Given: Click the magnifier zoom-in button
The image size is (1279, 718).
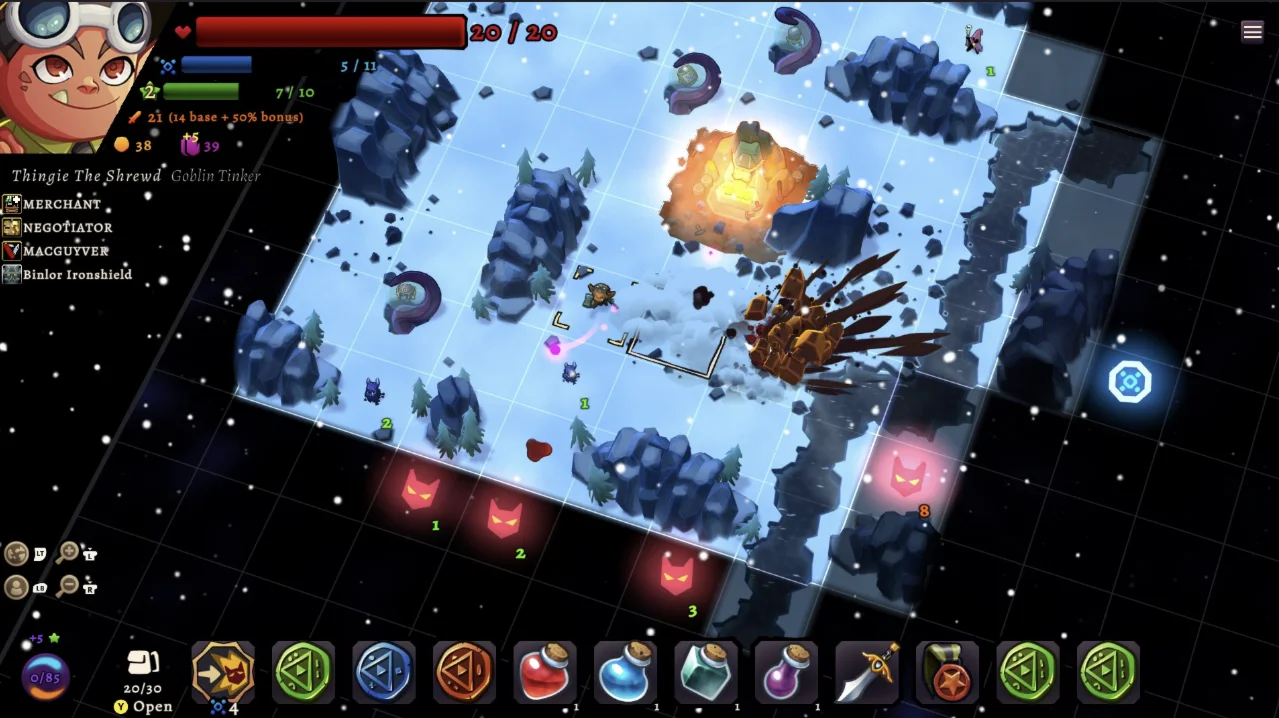Looking at the screenshot, I should point(68,552).
